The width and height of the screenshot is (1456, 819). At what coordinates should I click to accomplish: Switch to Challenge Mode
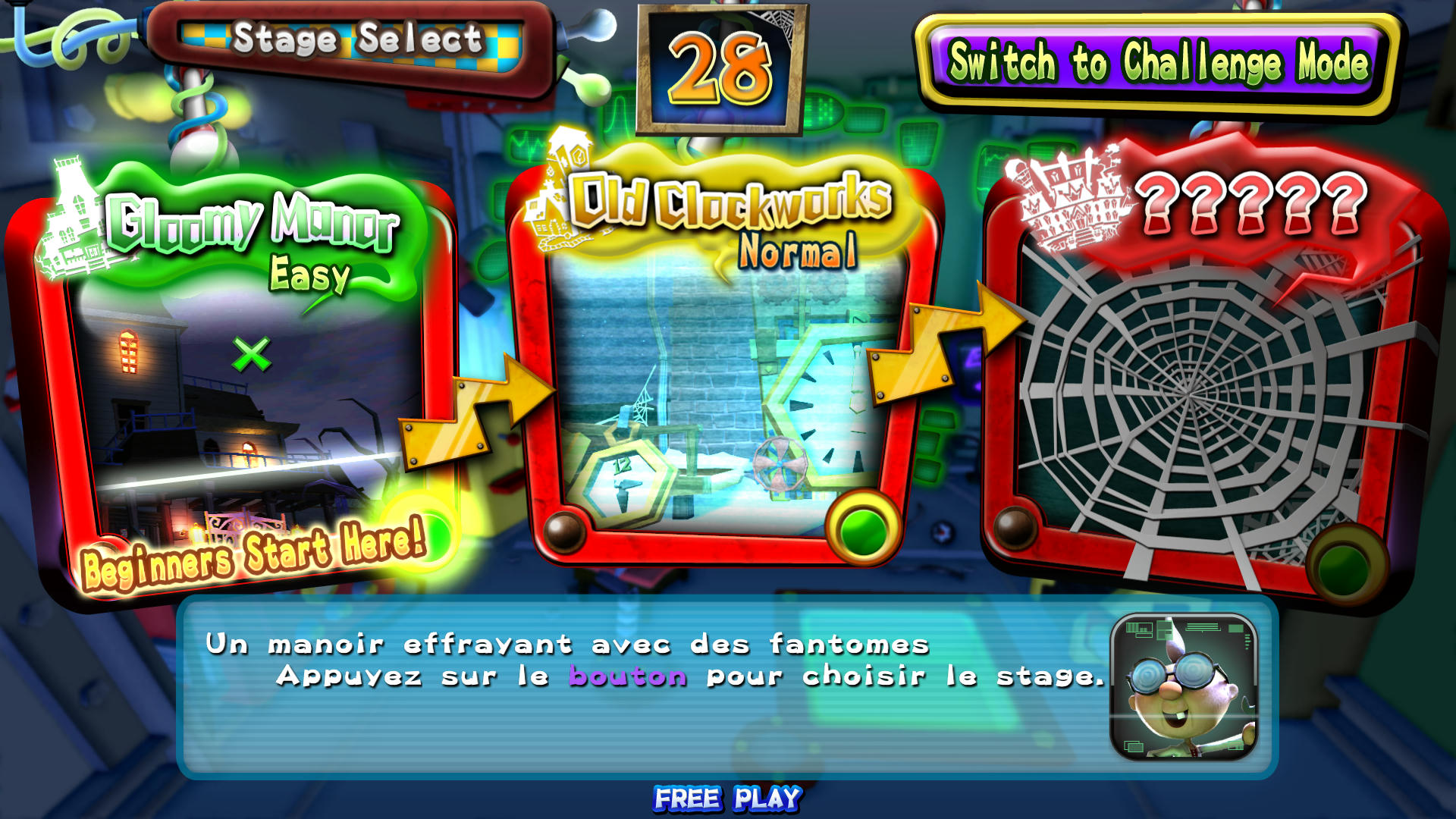click(x=1158, y=63)
